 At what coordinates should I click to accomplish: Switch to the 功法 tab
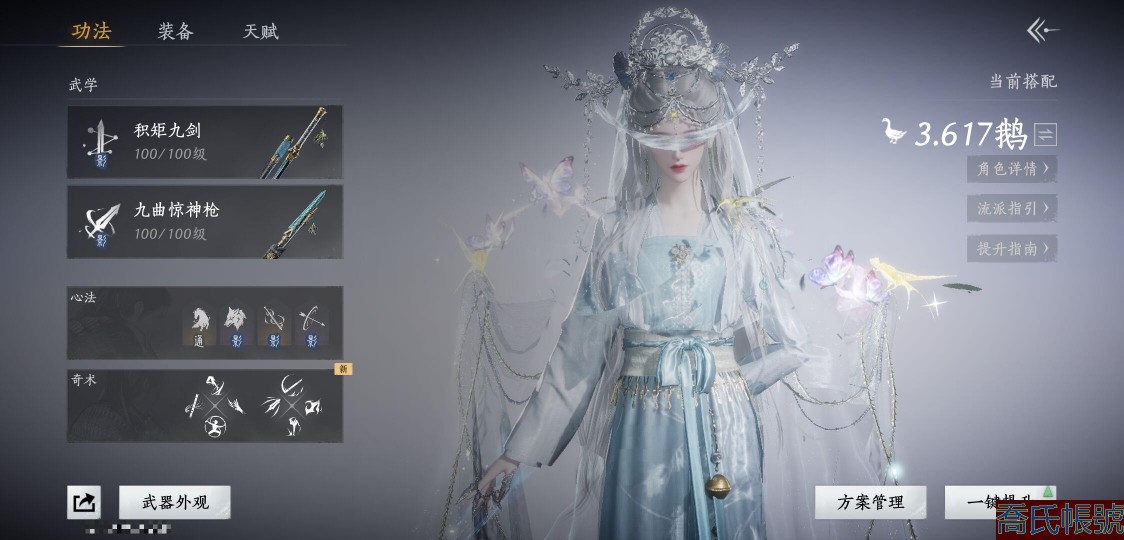[x=91, y=31]
